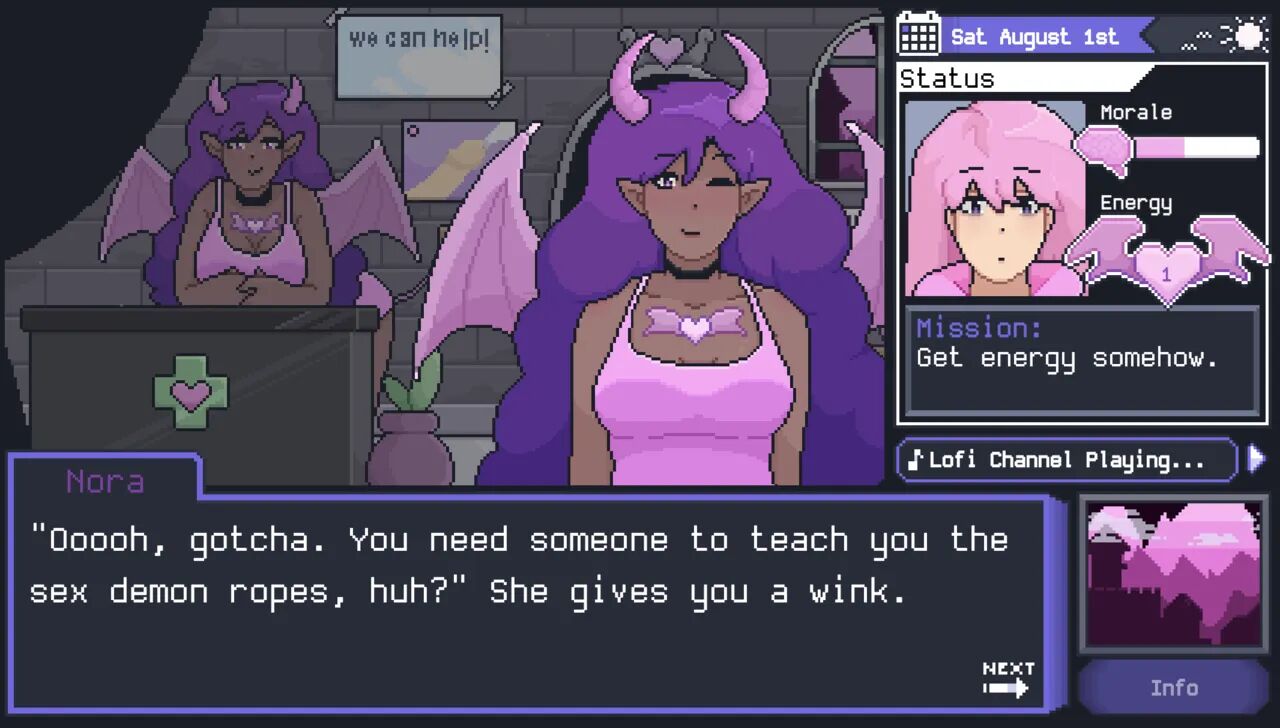Skip to next Lofi Channel track
This screenshot has width=1280, height=728.
(x=1257, y=459)
